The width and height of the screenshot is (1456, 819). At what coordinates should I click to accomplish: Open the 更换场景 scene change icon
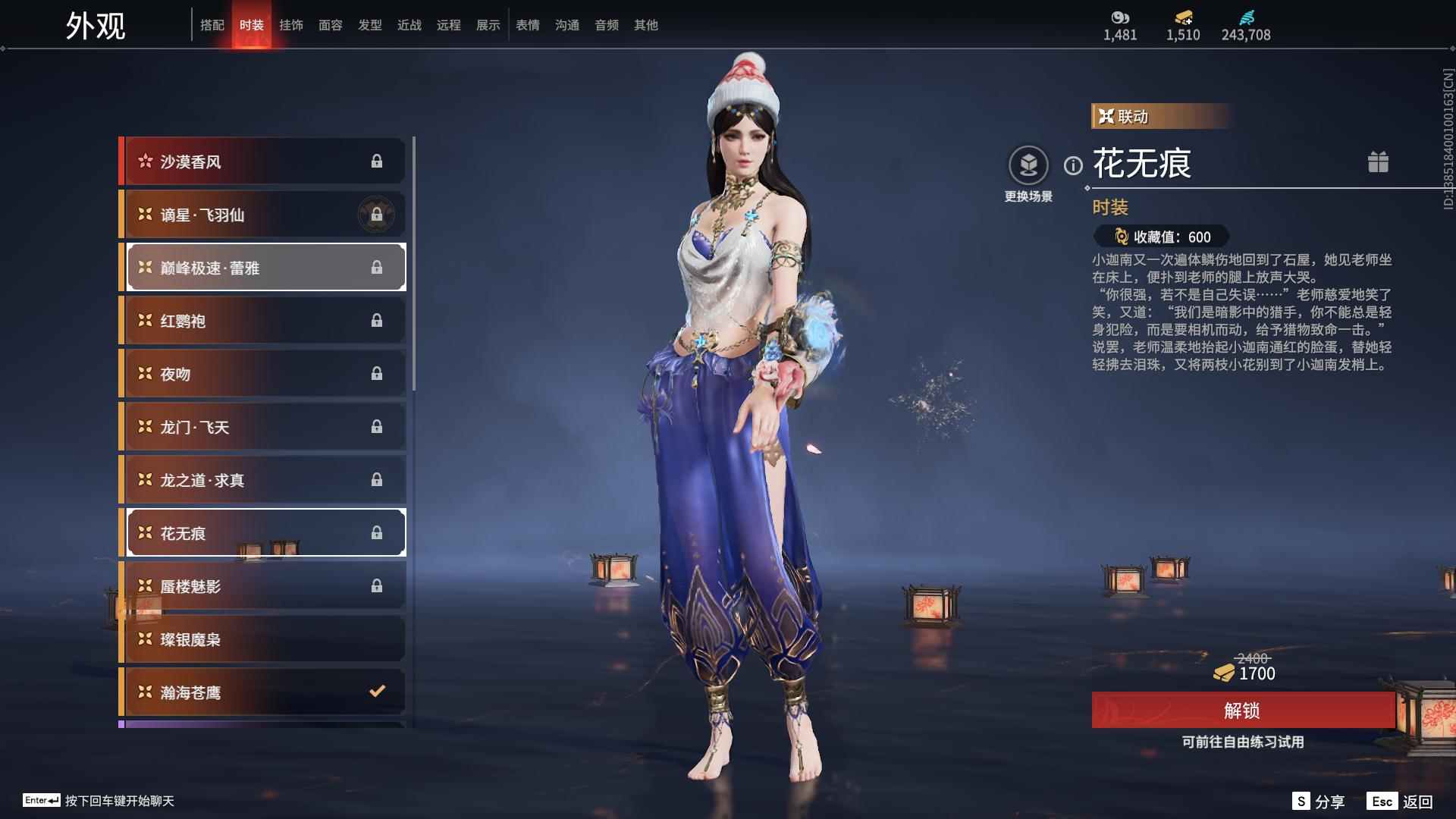tap(1029, 163)
